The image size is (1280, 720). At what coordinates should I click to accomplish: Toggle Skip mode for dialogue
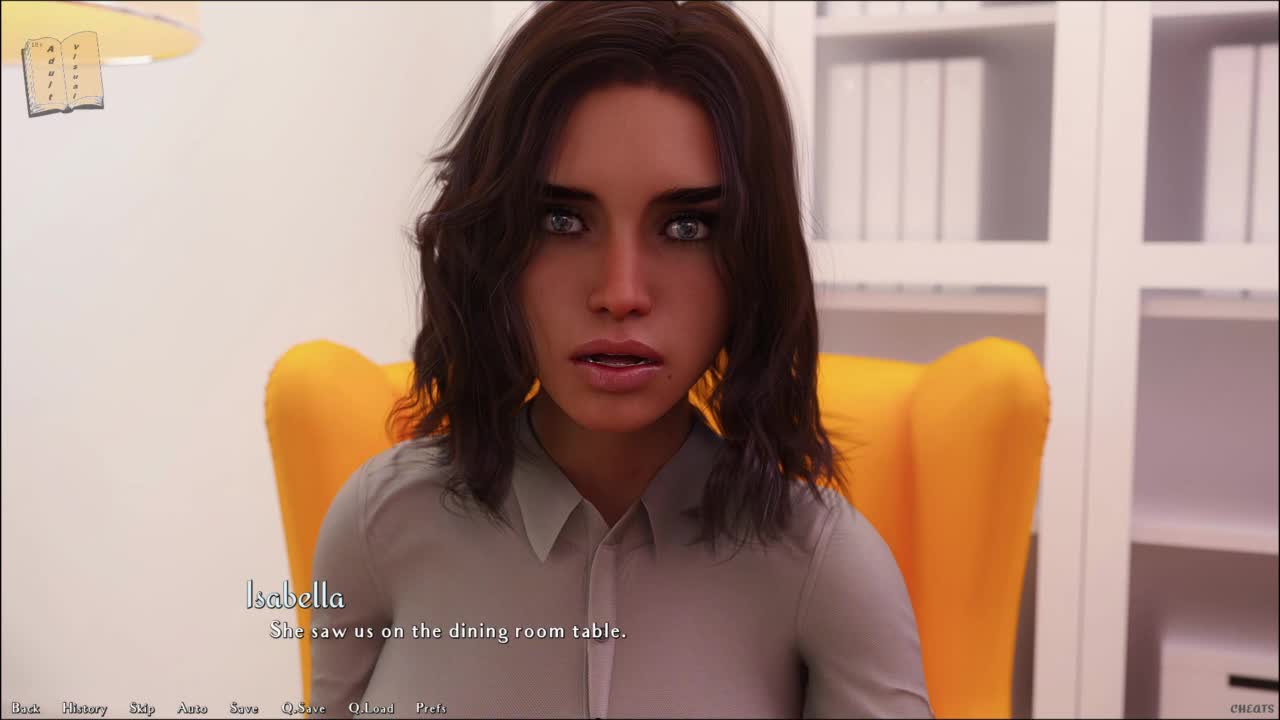tap(142, 708)
